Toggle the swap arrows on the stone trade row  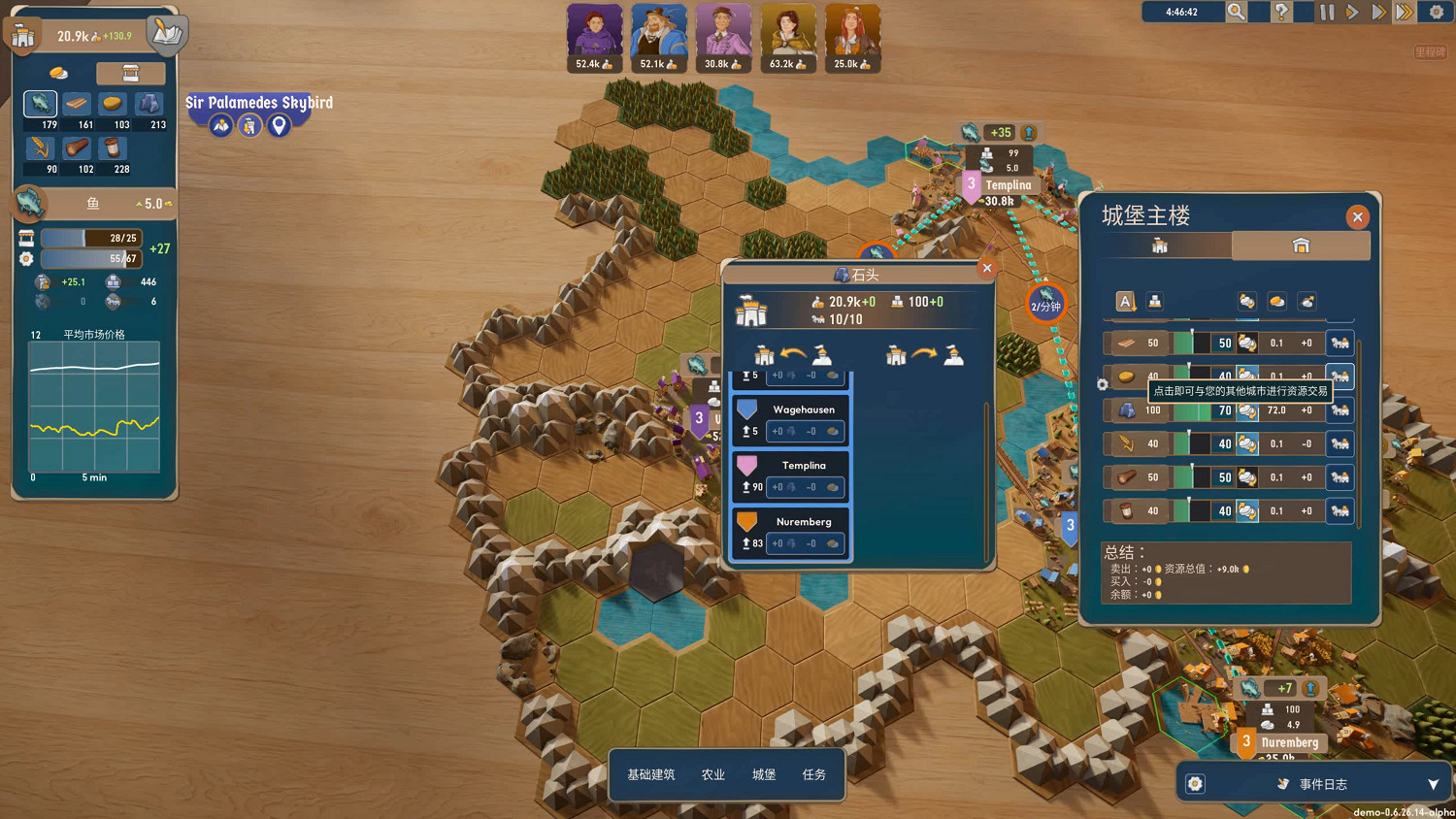coord(1246,410)
